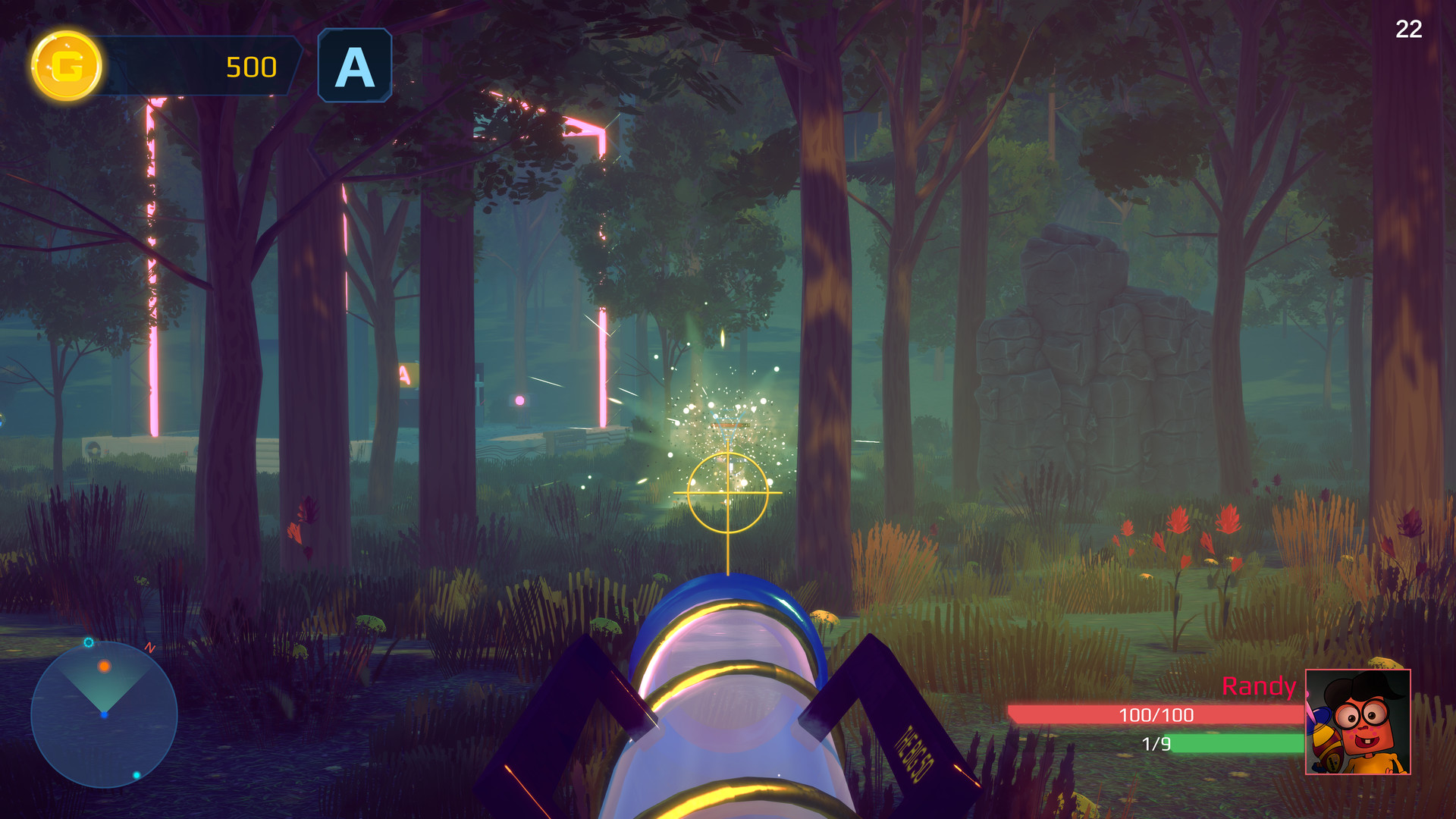Expand the coin counter showing 500
Image resolution: width=1456 pixels, height=819 pixels.
point(250,66)
